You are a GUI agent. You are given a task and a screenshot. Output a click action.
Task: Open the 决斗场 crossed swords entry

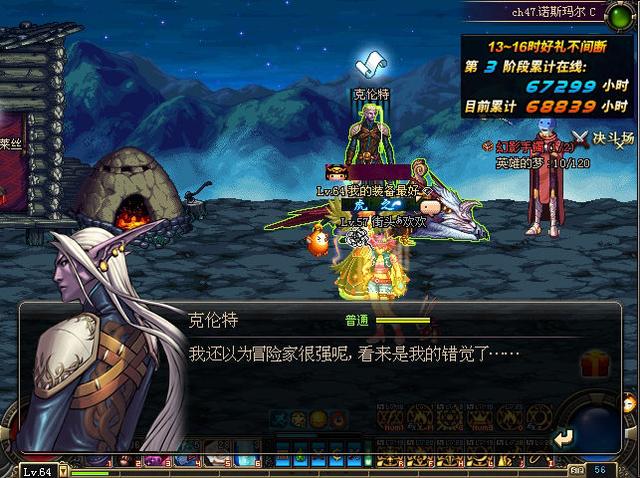[604, 138]
